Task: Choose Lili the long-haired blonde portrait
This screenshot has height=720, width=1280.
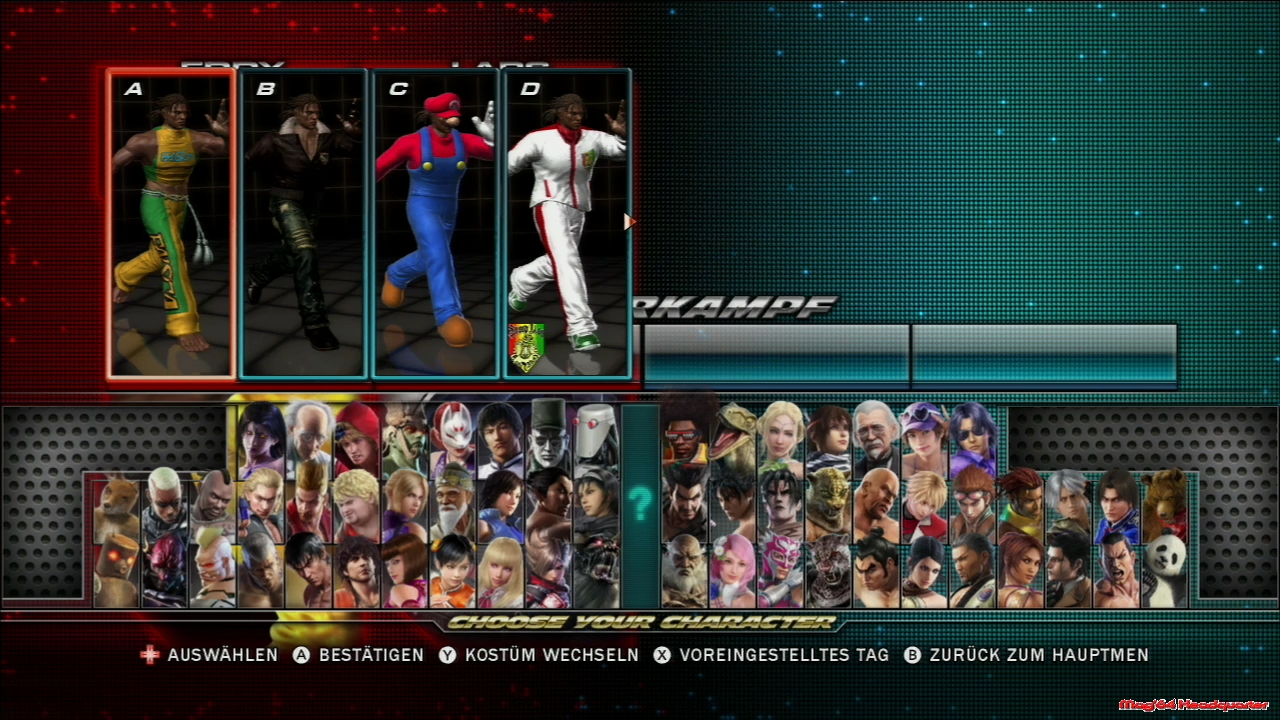Action: (500, 572)
